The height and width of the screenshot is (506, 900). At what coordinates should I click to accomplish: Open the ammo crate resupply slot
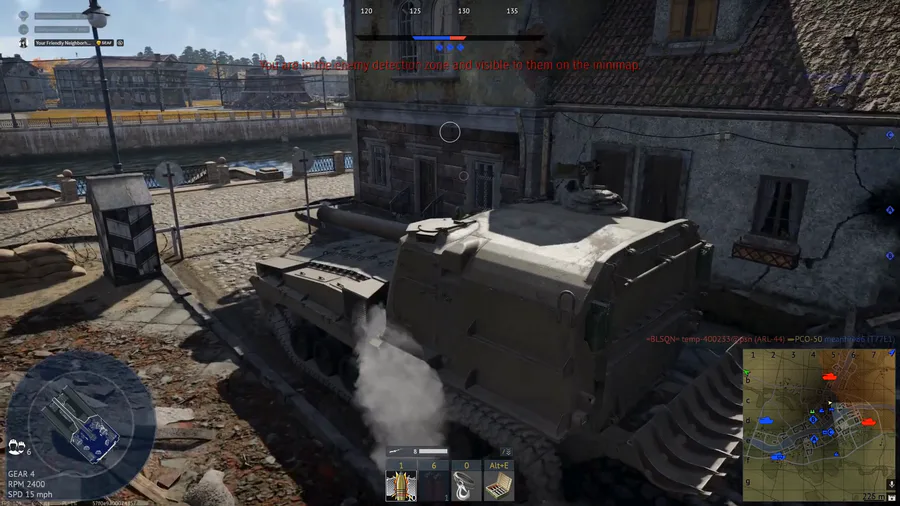coord(499,485)
